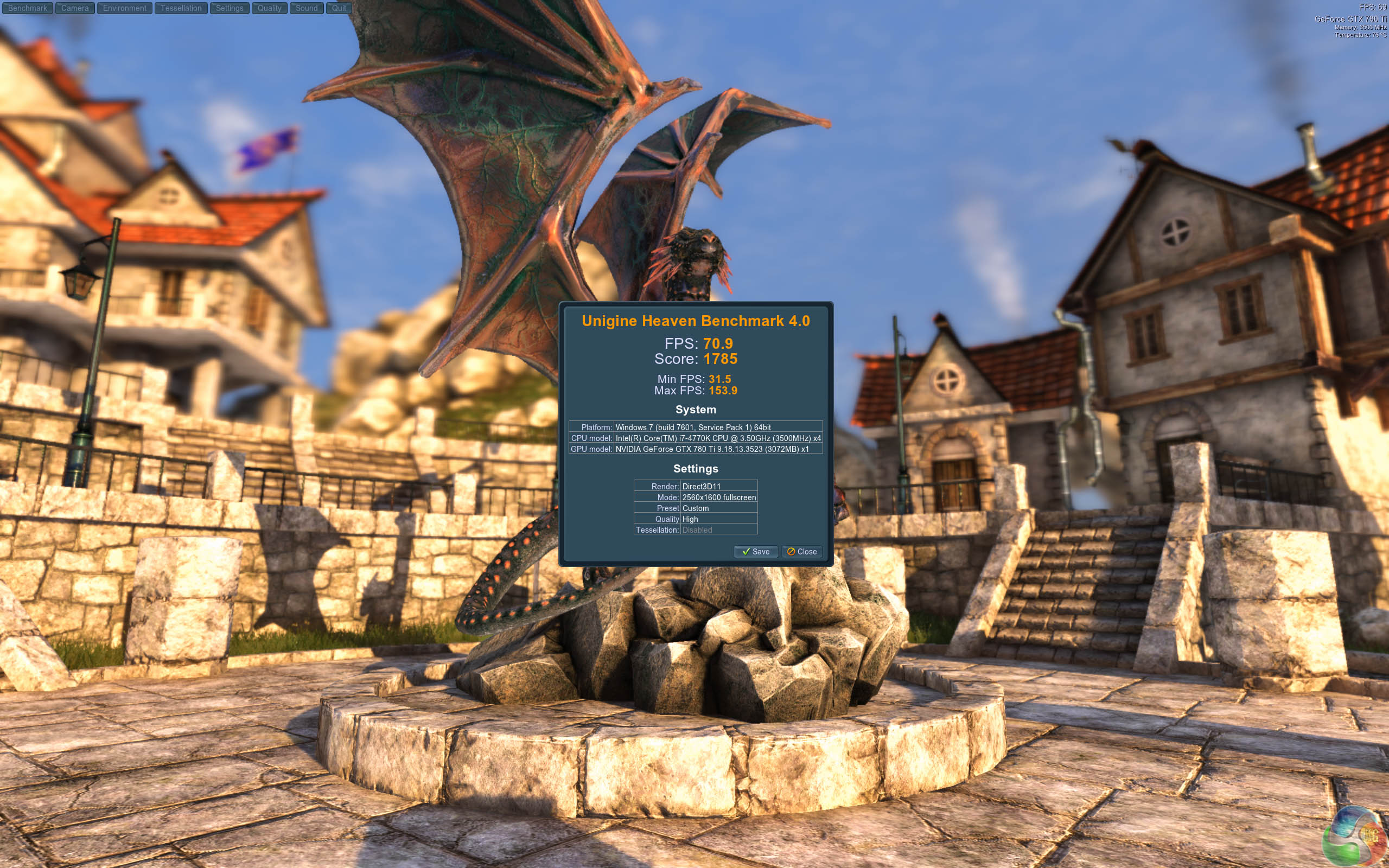Open the Environment menu
Viewport: 1389px width, 868px height.
click(125, 8)
